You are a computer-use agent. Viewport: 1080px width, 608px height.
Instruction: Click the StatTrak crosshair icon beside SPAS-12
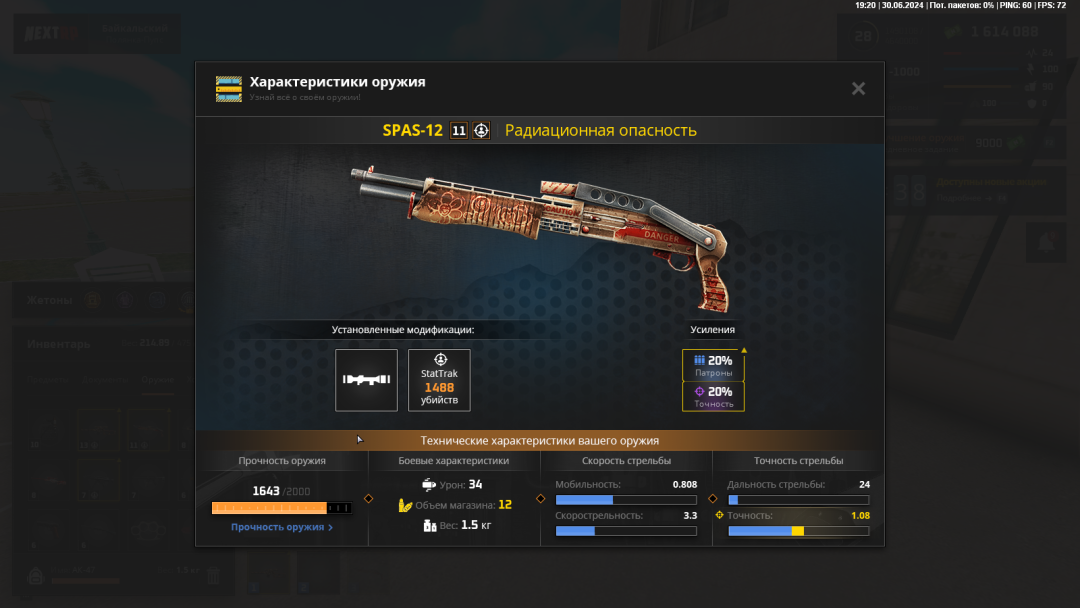tap(481, 130)
